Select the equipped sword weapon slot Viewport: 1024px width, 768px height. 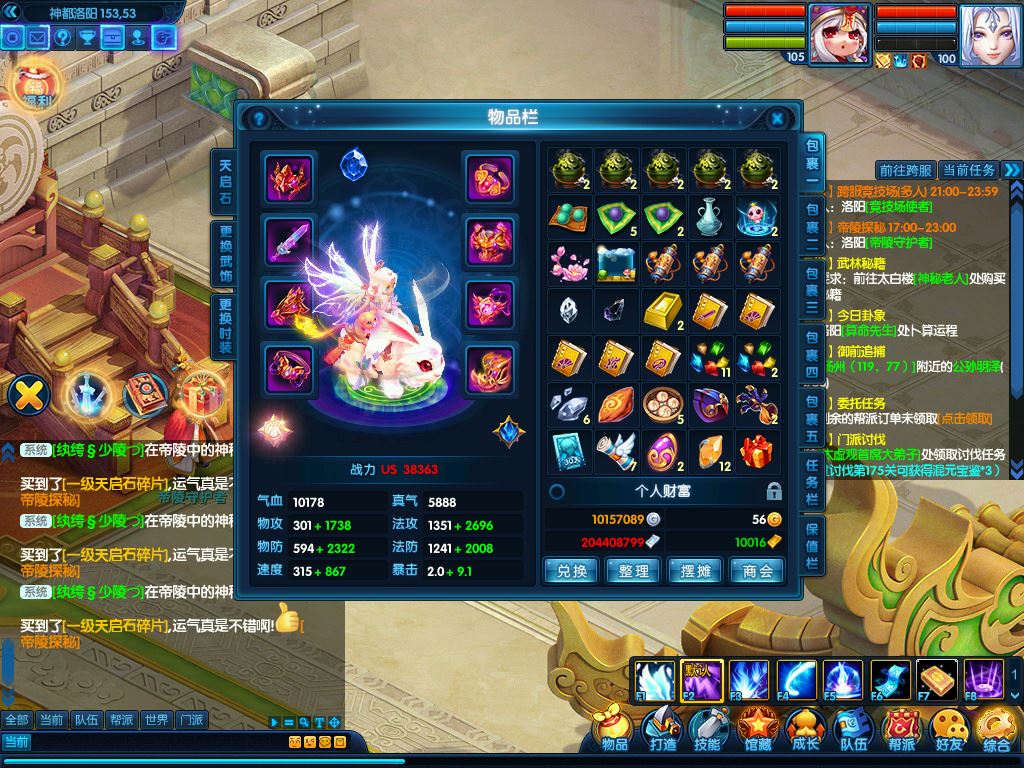[x=289, y=240]
